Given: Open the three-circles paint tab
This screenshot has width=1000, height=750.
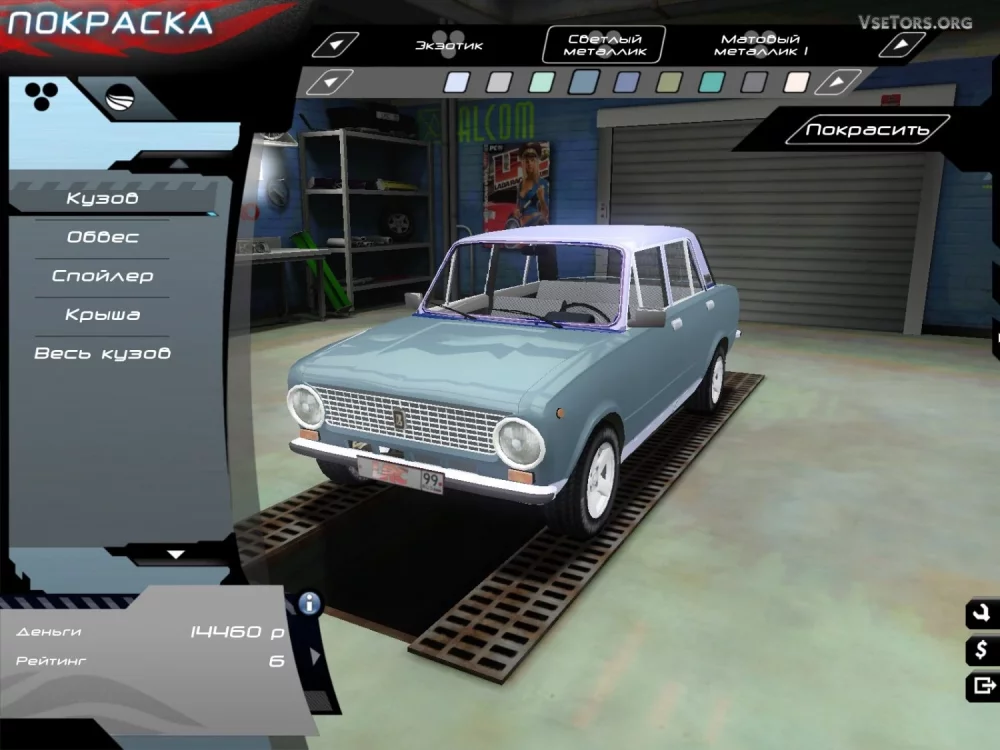Looking at the screenshot, I should click(x=41, y=95).
